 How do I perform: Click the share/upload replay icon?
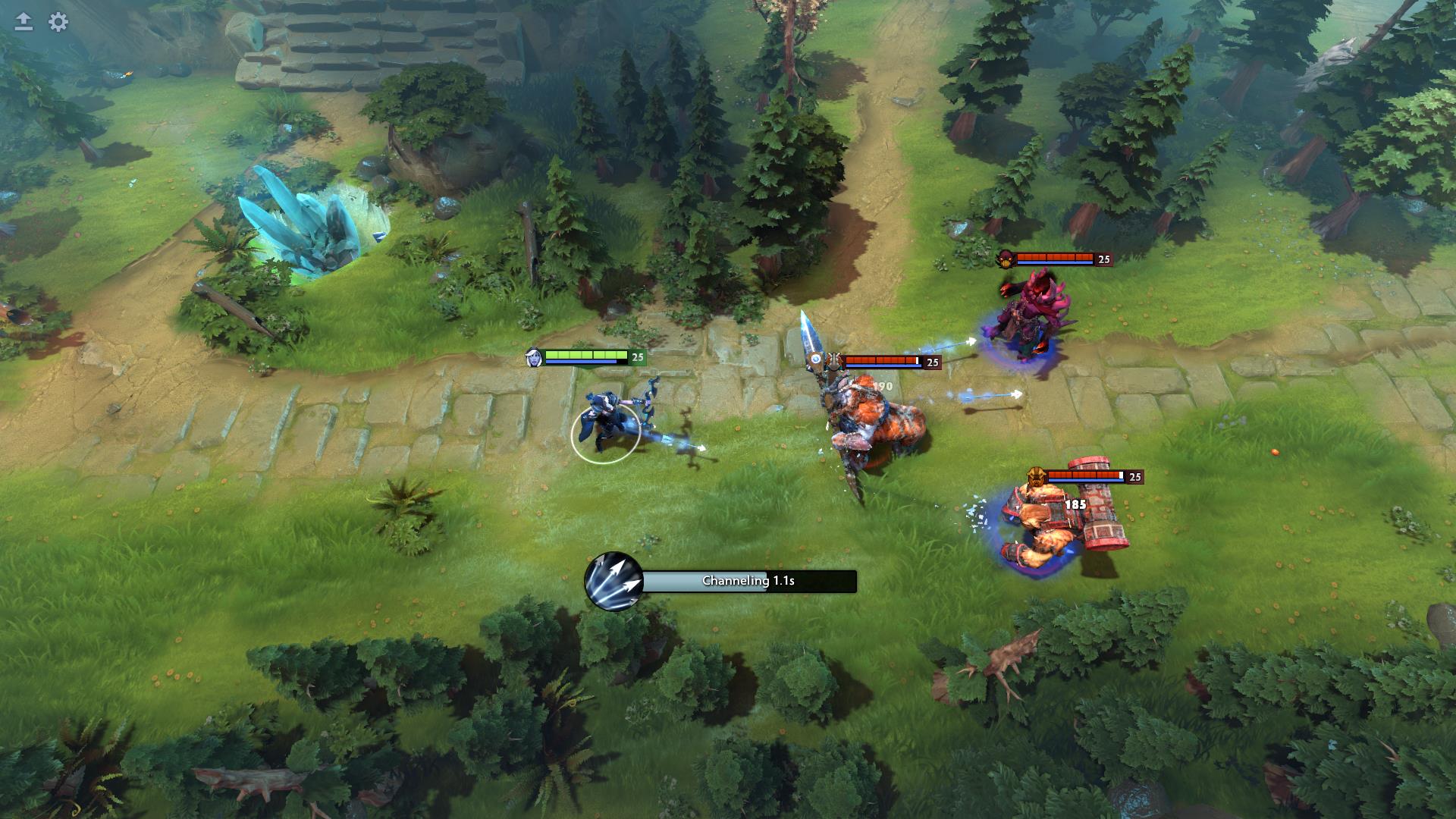click(x=24, y=23)
